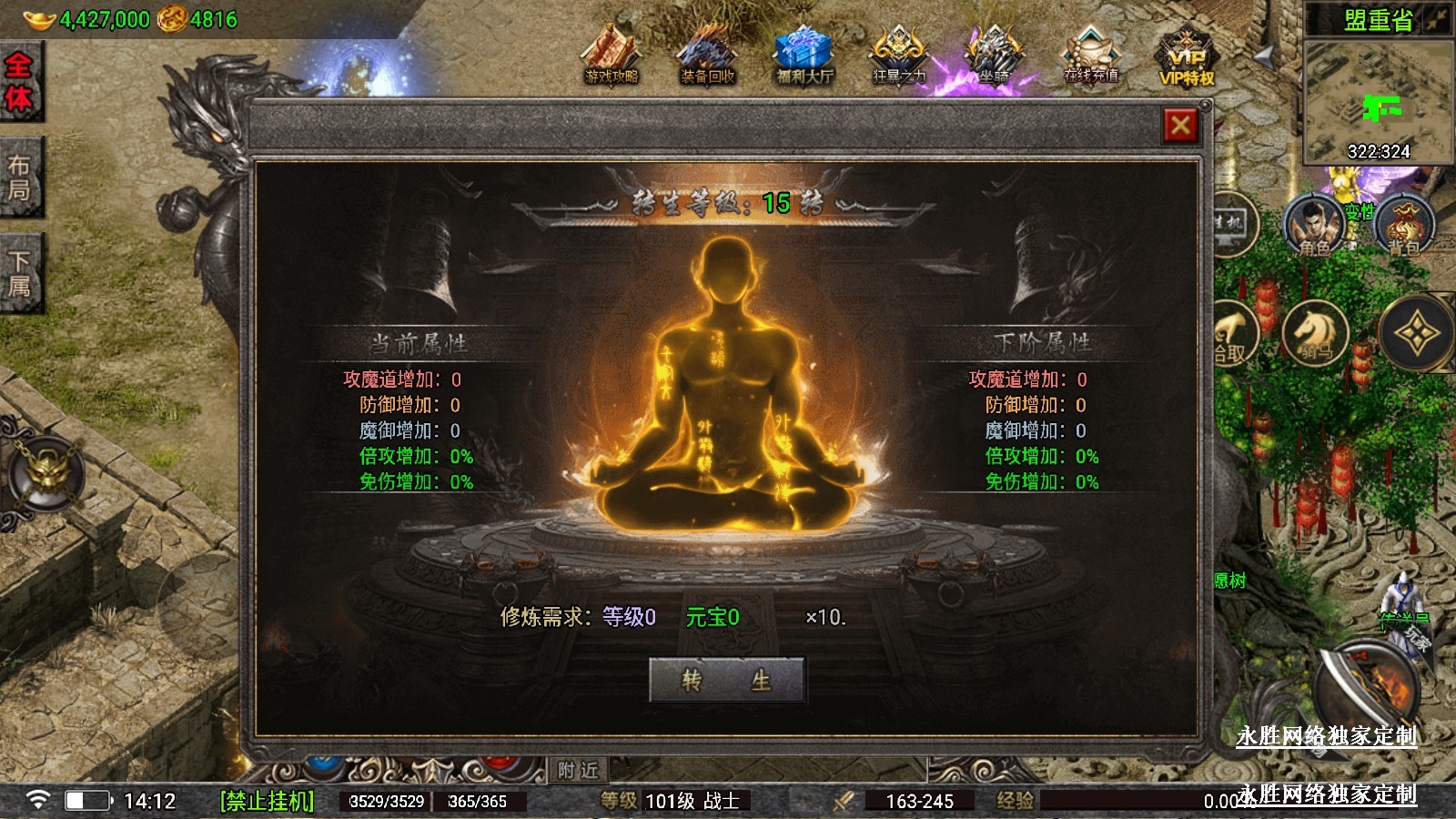Collapse the top icon bar with the arrow

[1264, 56]
